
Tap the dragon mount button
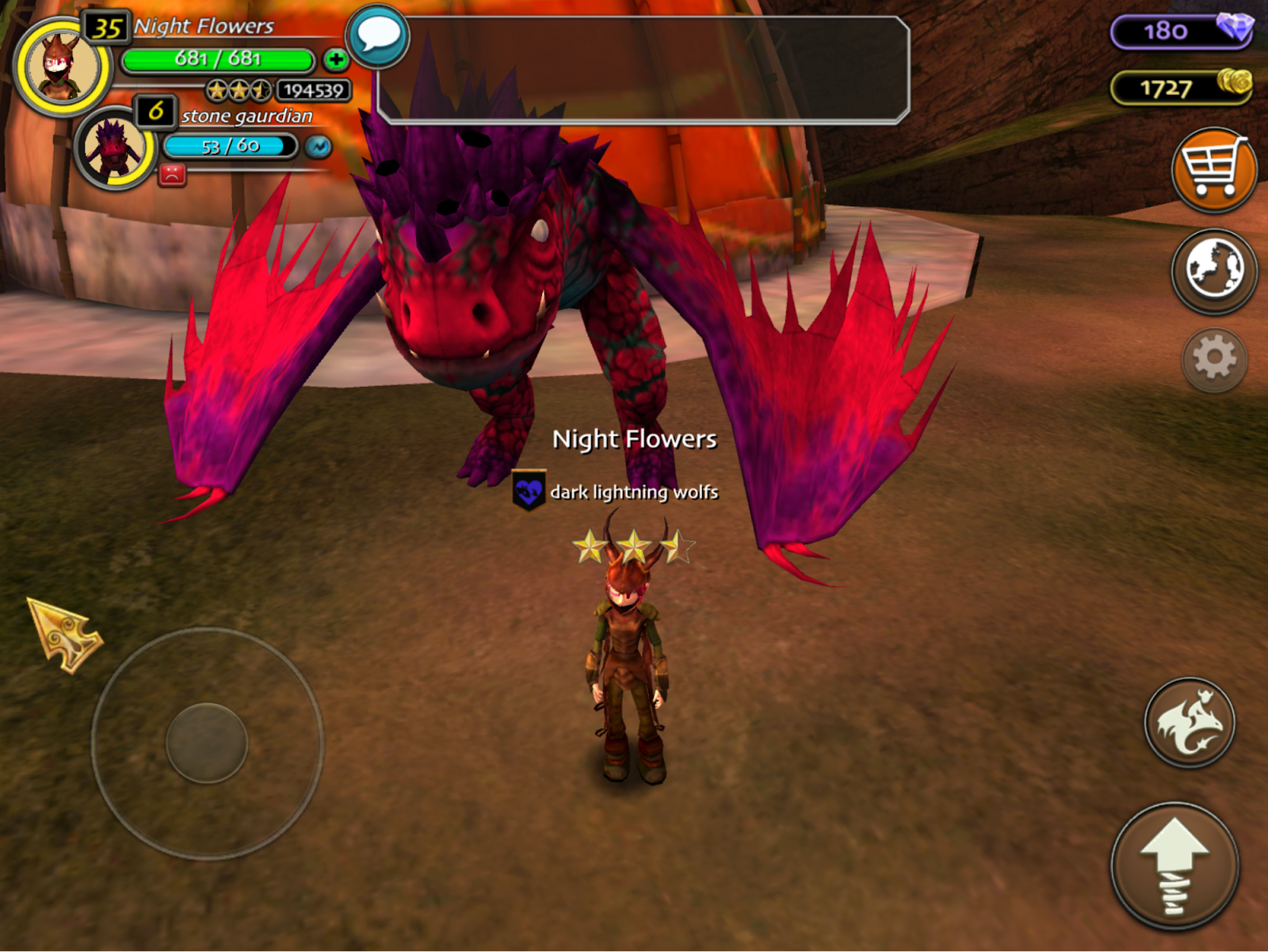click(1189, 722)
